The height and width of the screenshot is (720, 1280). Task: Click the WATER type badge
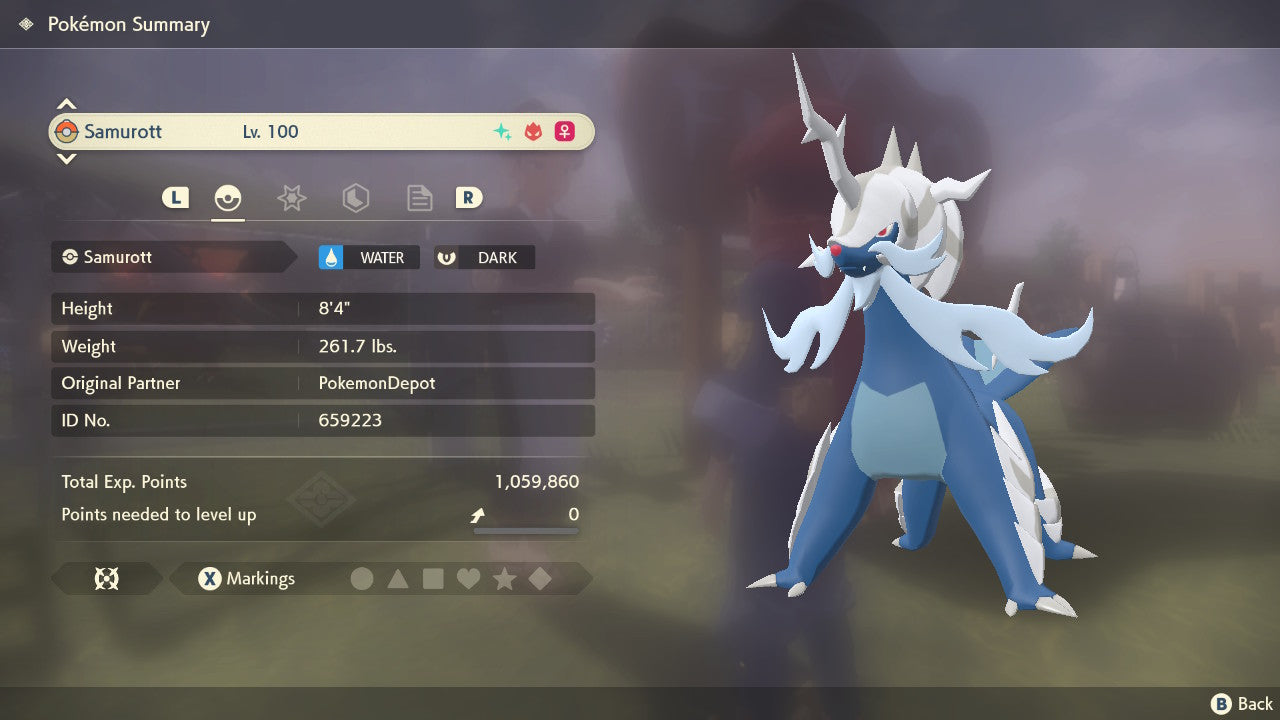pyautogui.click(x=370, y=258)
